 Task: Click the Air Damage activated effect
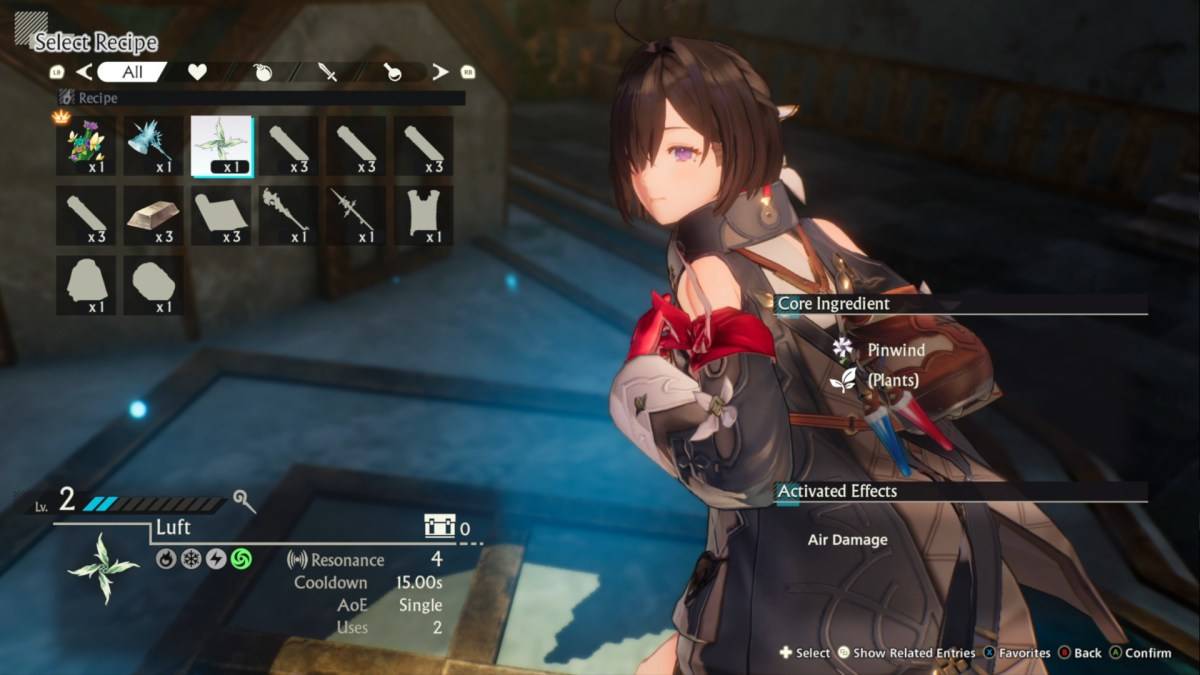tap(847, 540)
